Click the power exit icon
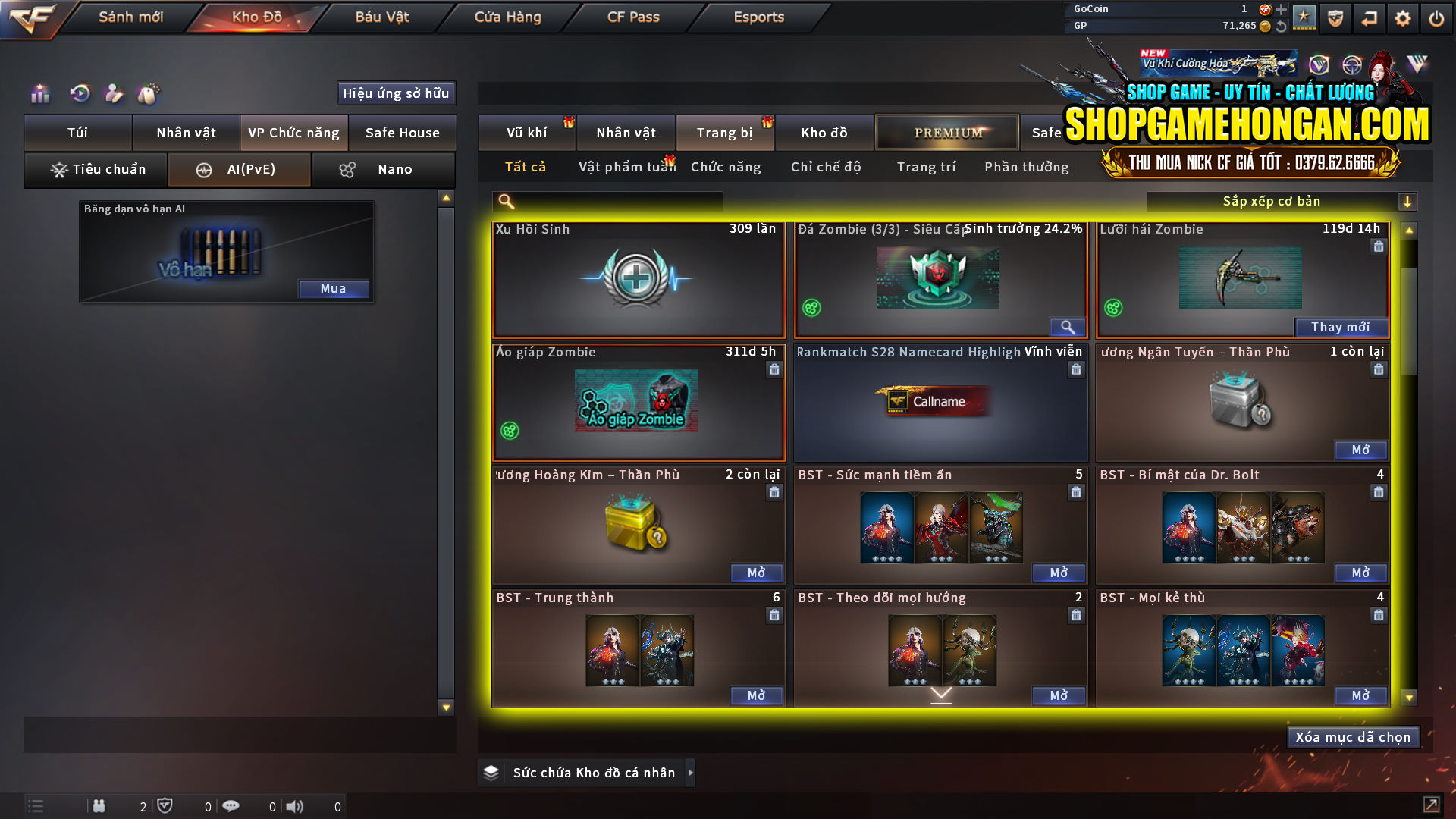Screen dimensions: 1456x819 point(1436,18)
